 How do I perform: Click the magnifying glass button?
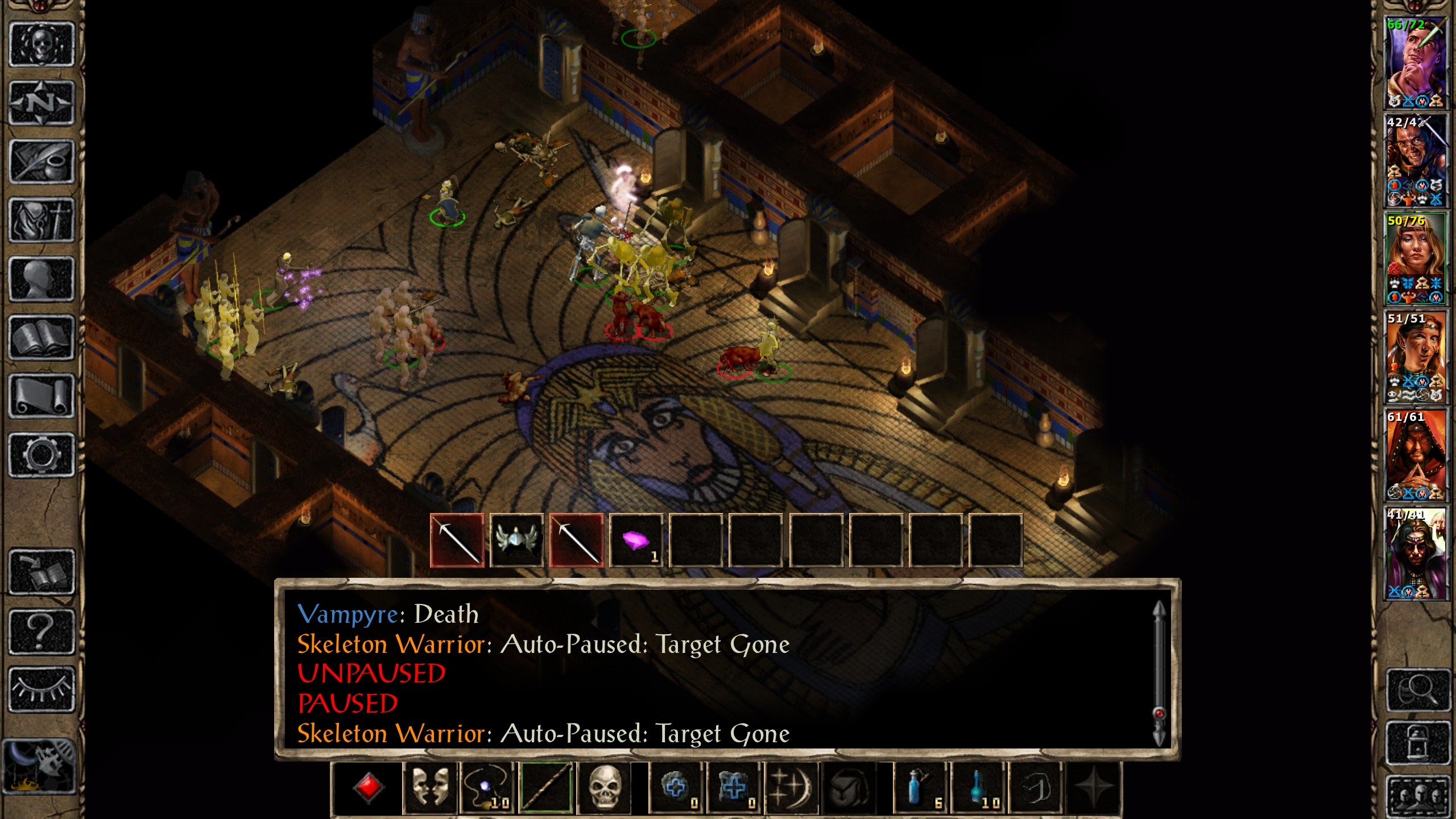(x=1418, y=690)
